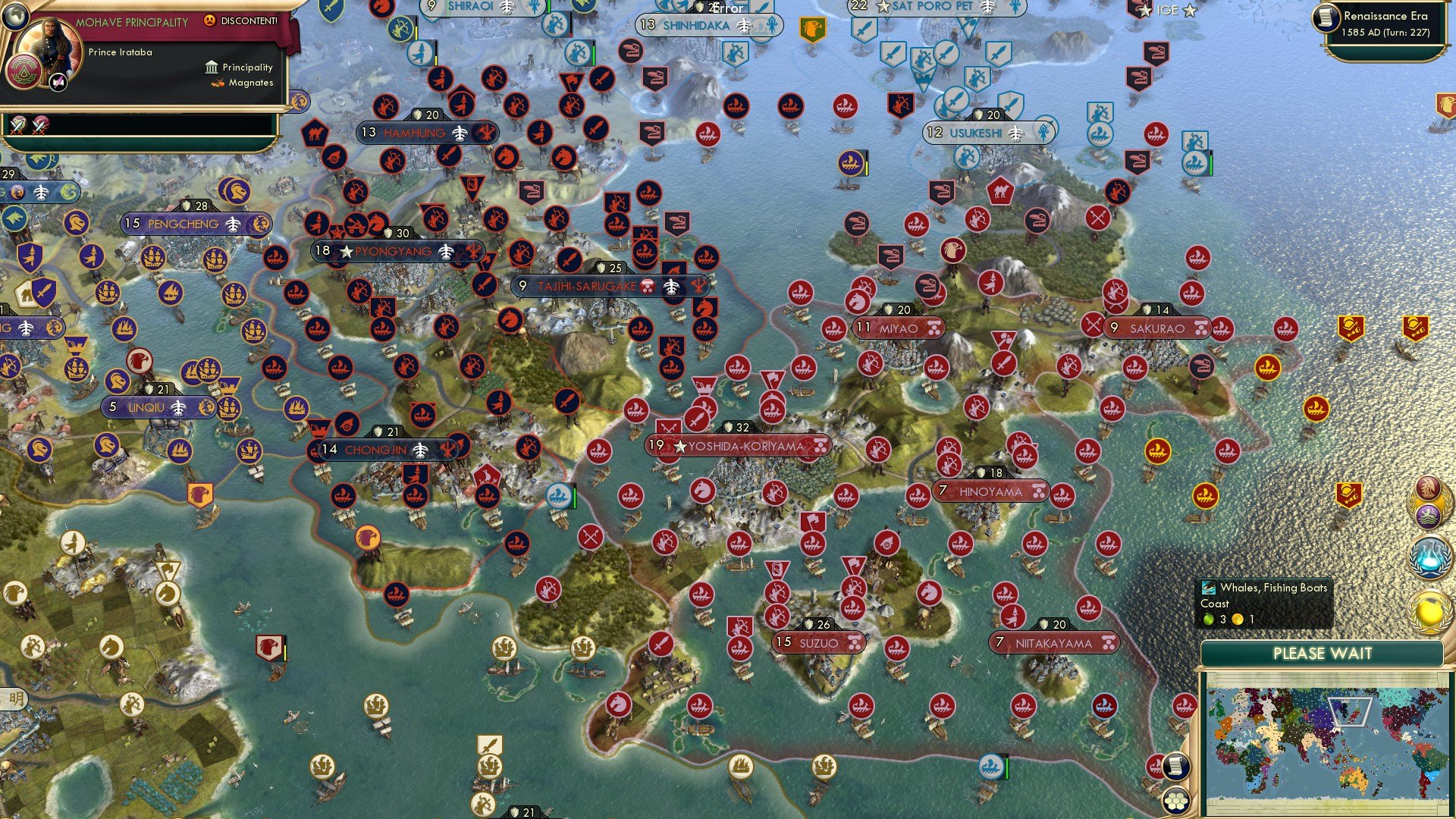The width and height of the screenshot is (1456, 819).
Task: Open the science research flask icon
Action: coord(1429,557)
